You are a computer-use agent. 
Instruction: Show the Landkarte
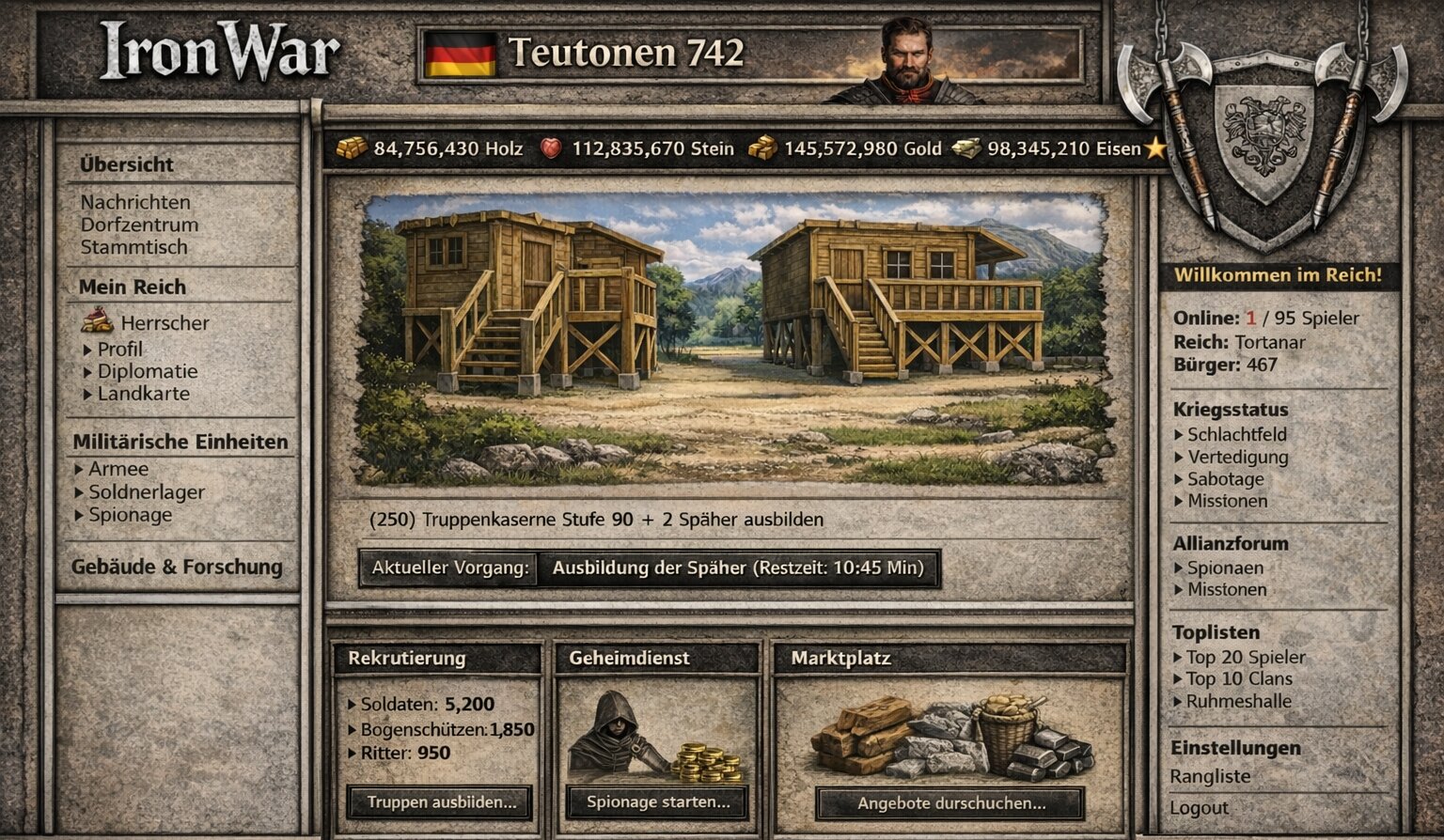pyautogui.click(x=143, y=394)
